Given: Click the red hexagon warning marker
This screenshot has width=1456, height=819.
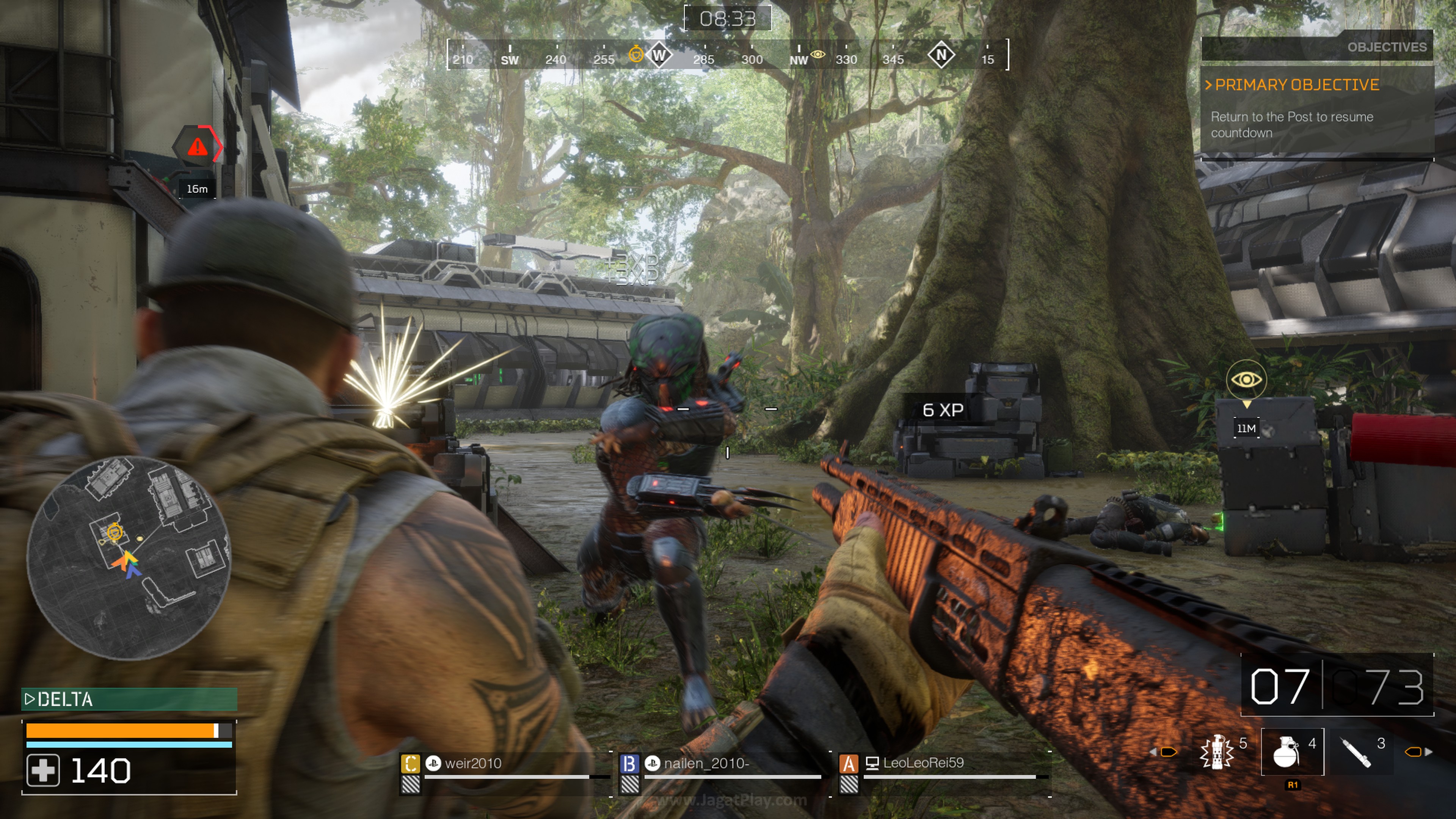Looking at the screenshot, I should click(197, 146).
